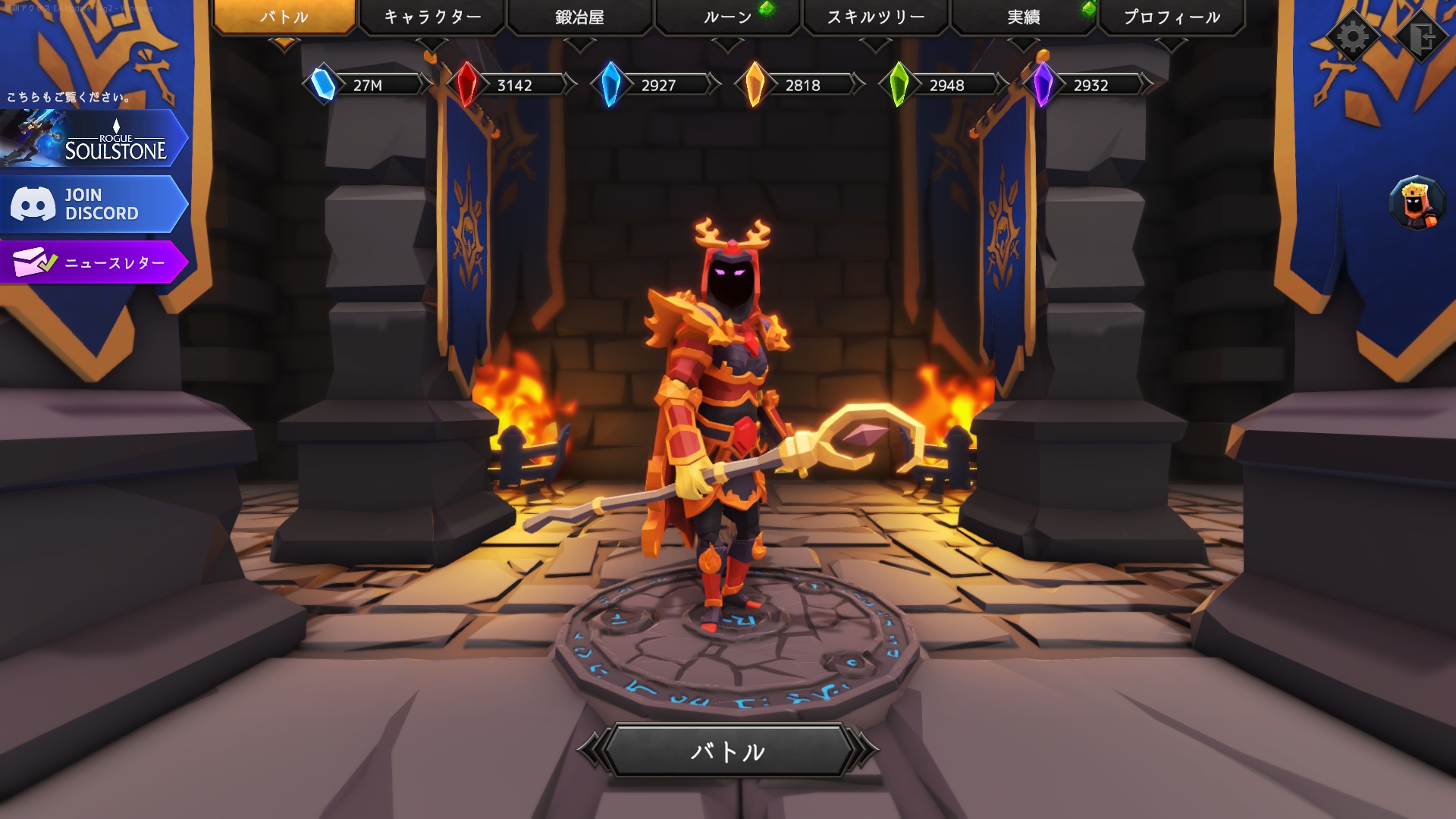This screenshot has width=1456, height=819.
Task: View the プロフィール tab
Action: (x=1171, y=17)
